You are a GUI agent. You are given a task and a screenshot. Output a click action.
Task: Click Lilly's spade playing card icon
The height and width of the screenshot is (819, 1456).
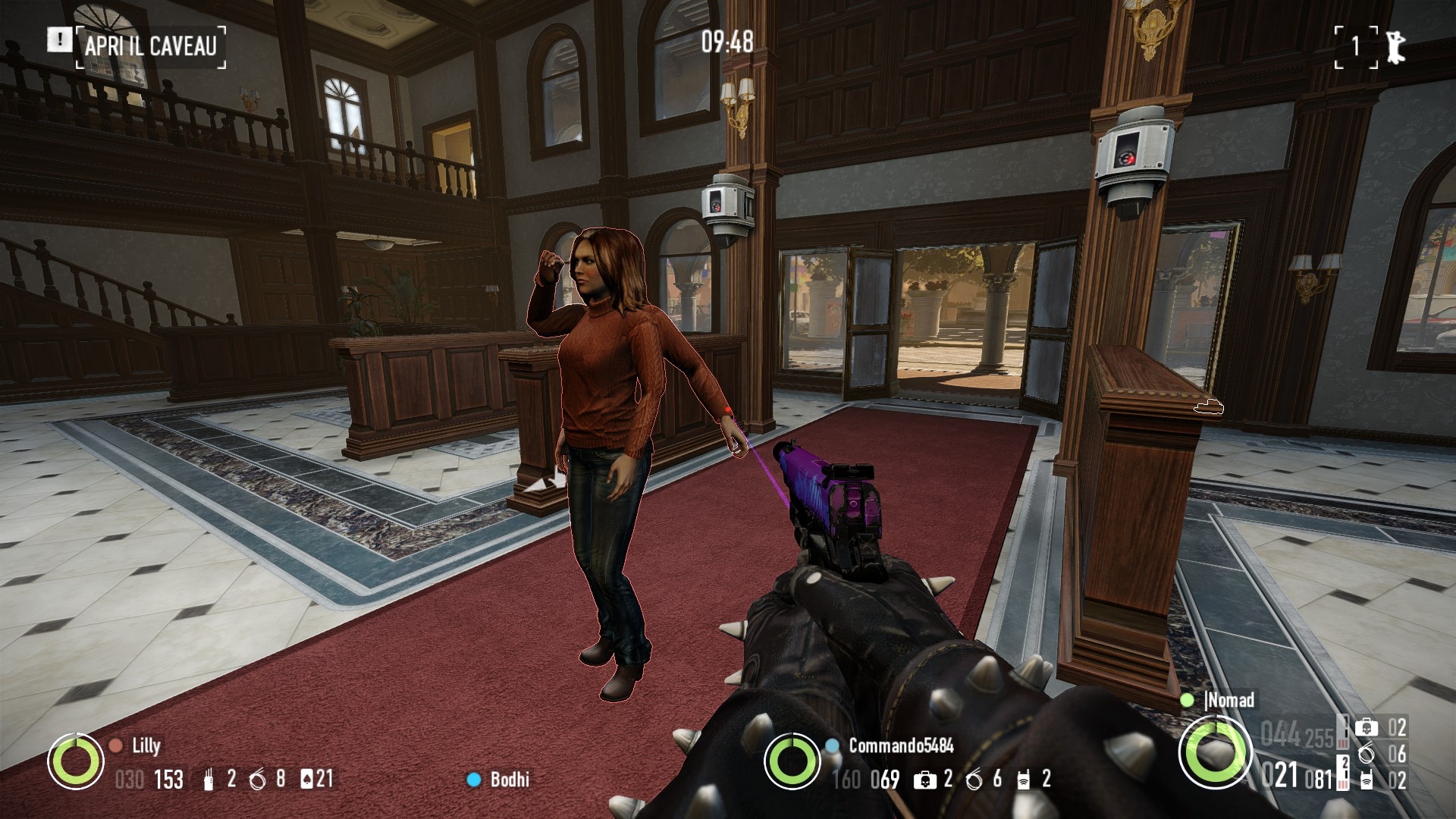(x=307, y=779)
